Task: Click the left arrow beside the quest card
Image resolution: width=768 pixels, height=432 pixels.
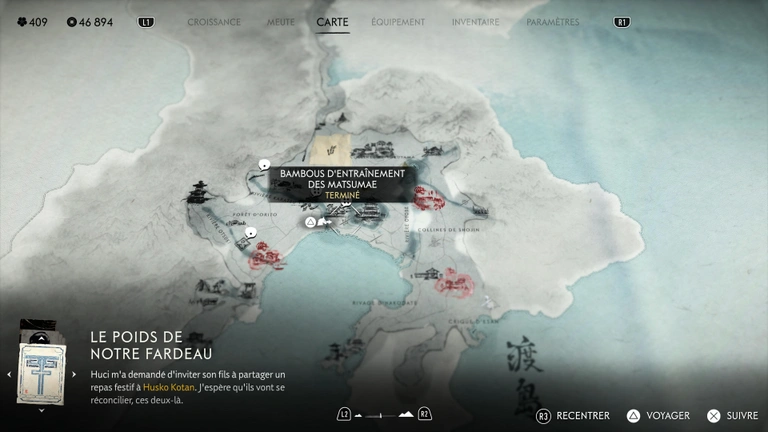Action: [9, 374]
